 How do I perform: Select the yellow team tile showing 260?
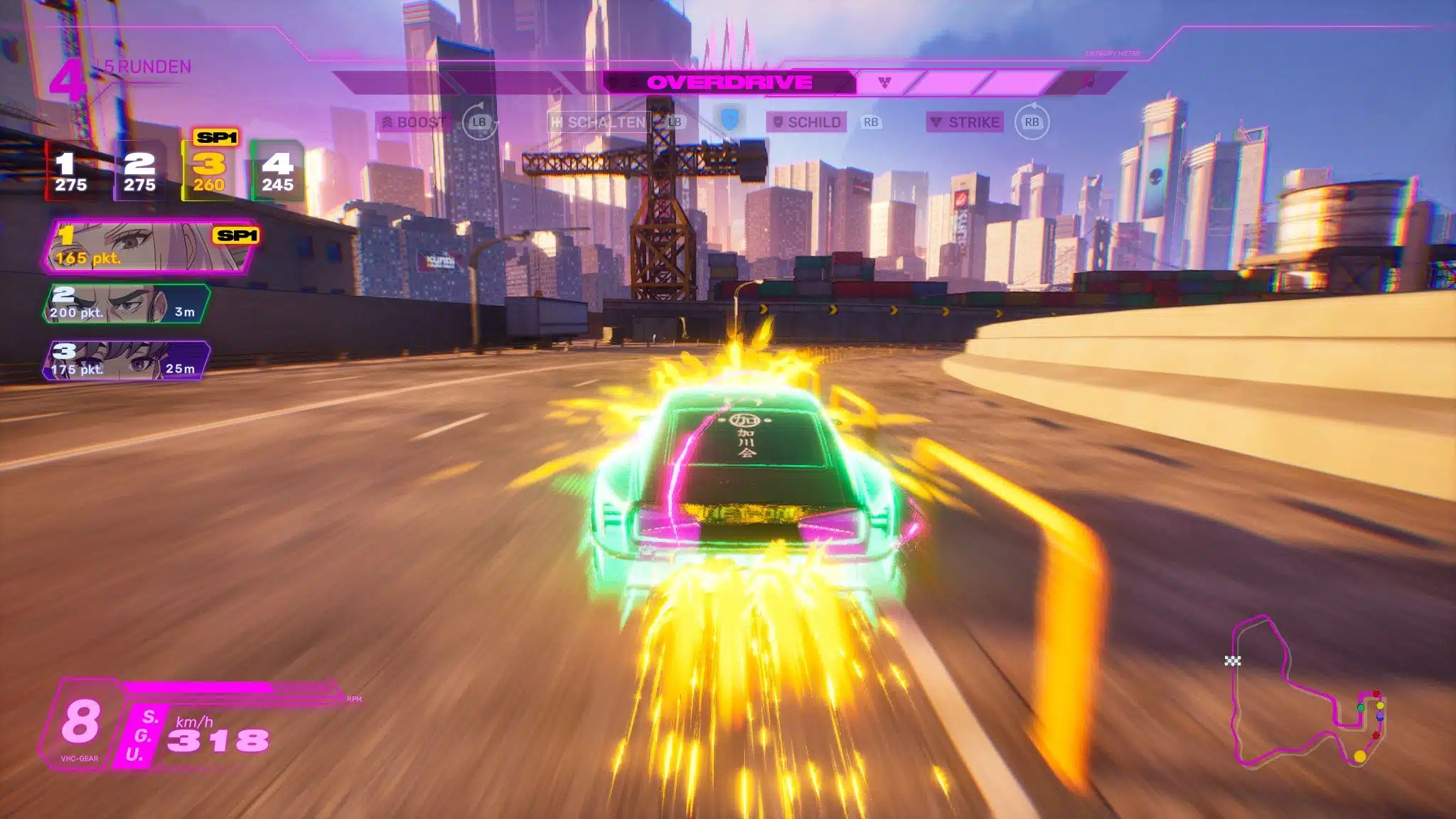(x=209, y=171)
